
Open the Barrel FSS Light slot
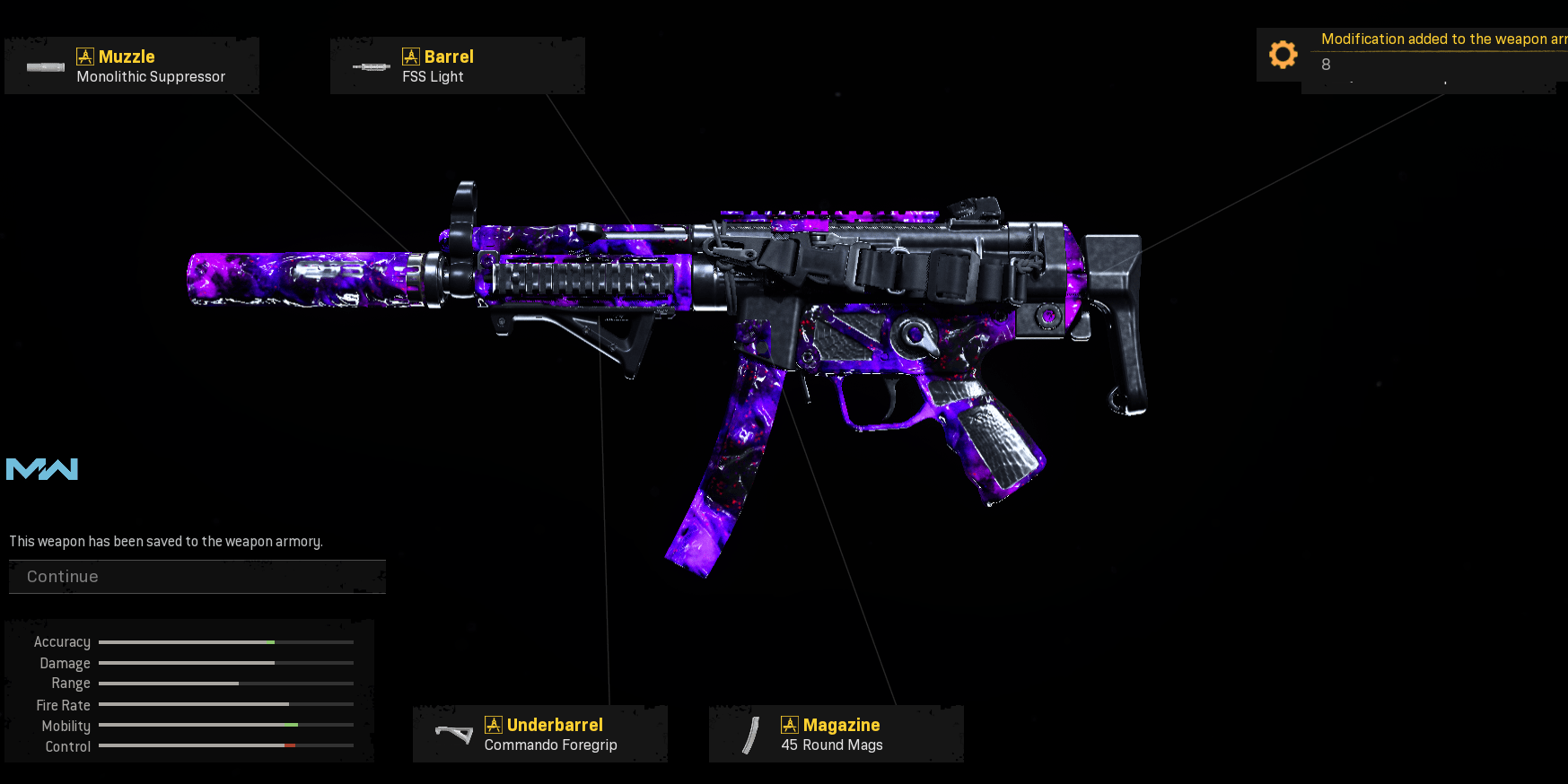click(x=457, y=66)
